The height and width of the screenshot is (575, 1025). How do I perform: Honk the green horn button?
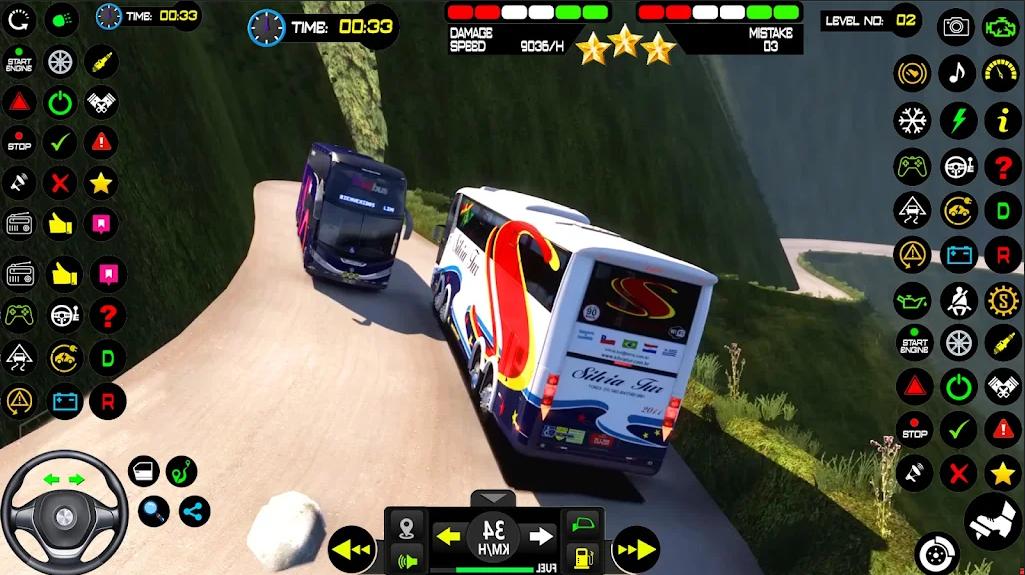(x=407, y=559)
